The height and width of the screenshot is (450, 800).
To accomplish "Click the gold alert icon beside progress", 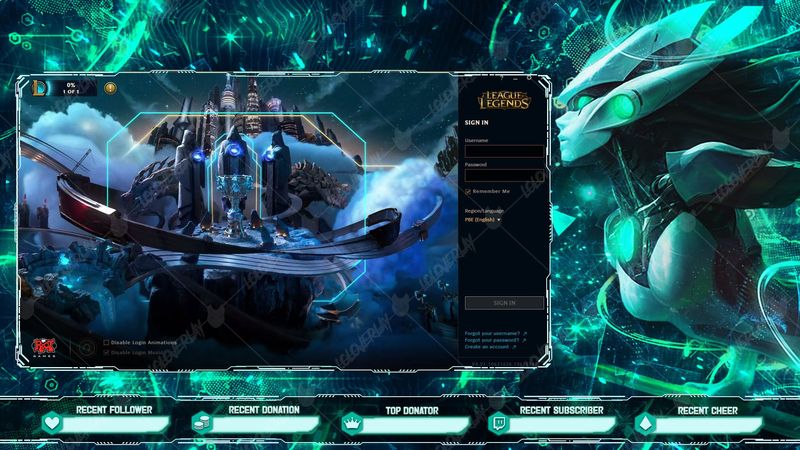I will pyautogui.click(x=110, y=88).
